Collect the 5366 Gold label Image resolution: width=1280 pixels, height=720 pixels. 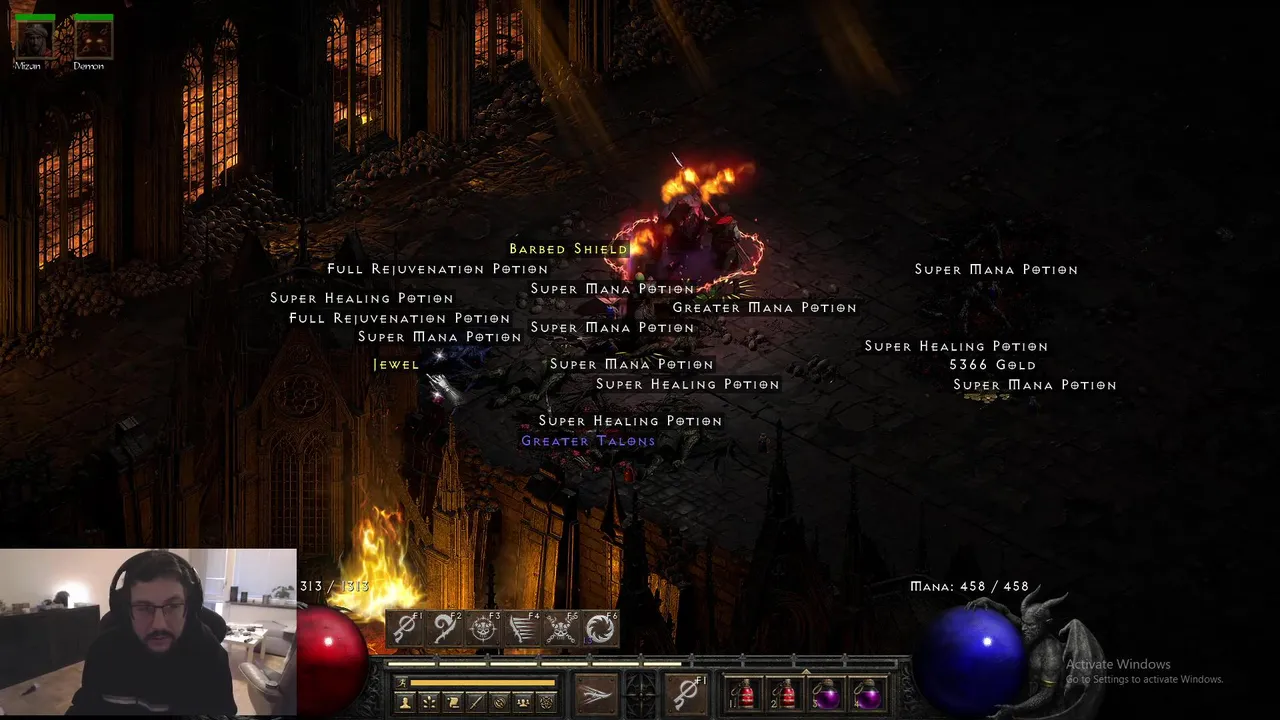coord(992,365)
